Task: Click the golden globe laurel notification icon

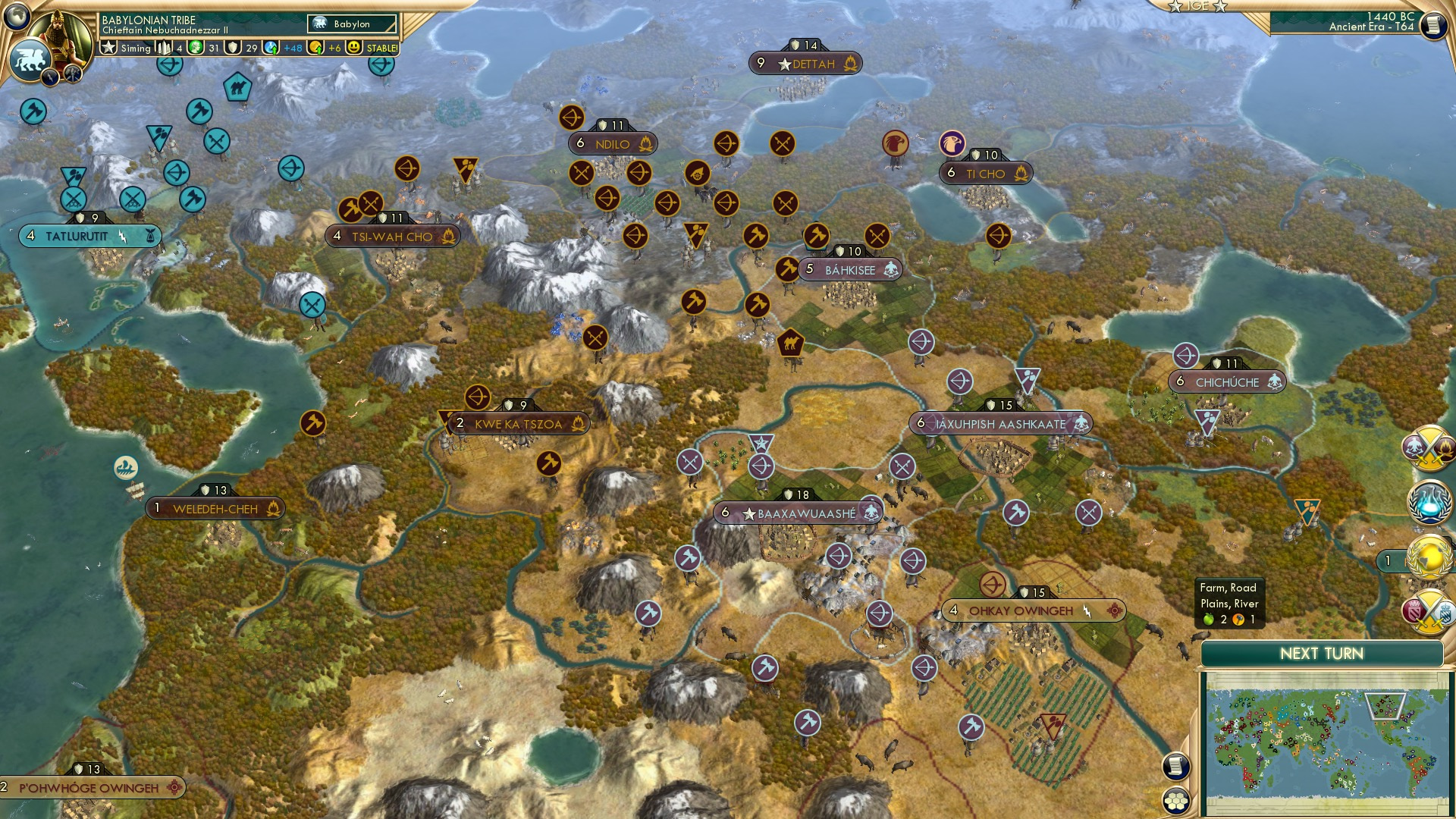Action: (x=1431, y=557)
